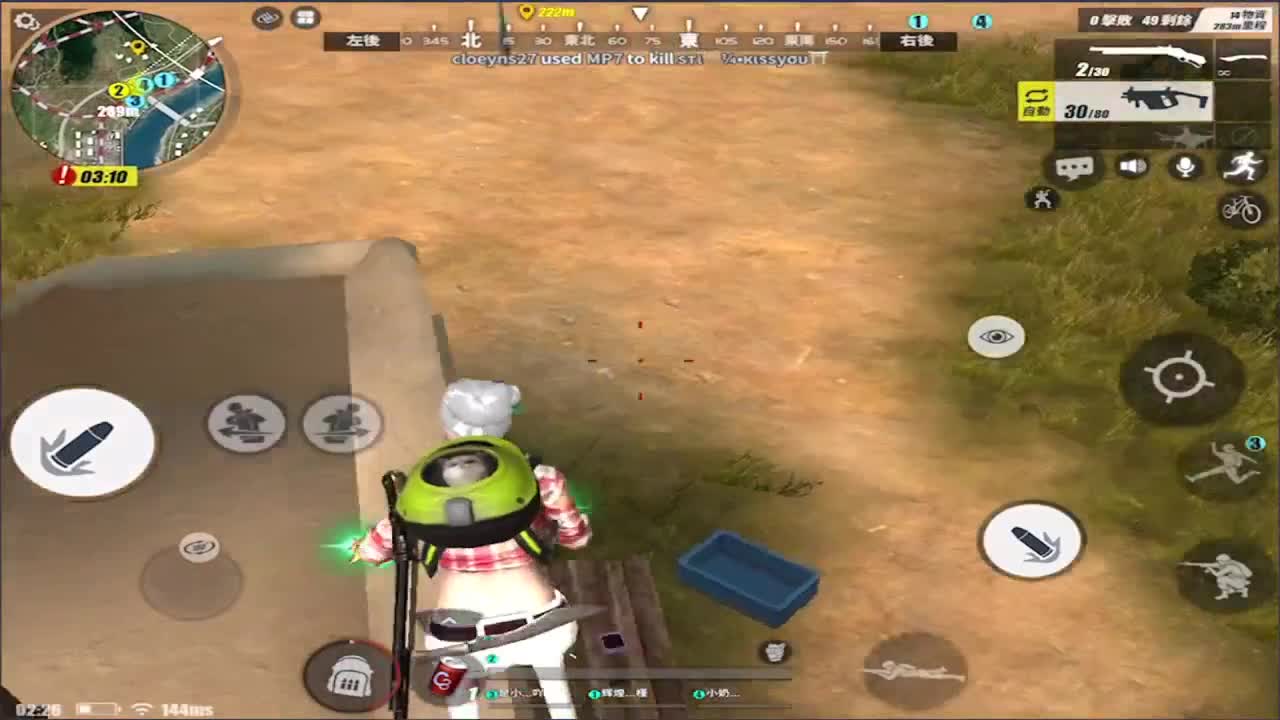Open the voice chat microphone
The width and height of the screenshot is (1280, 720).
coord(1186,166)
